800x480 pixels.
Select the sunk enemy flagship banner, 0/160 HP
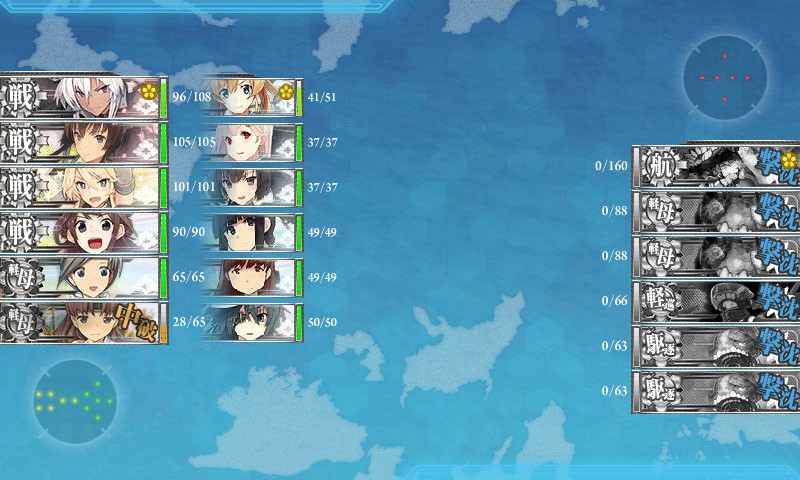click(x=716, y=166)
